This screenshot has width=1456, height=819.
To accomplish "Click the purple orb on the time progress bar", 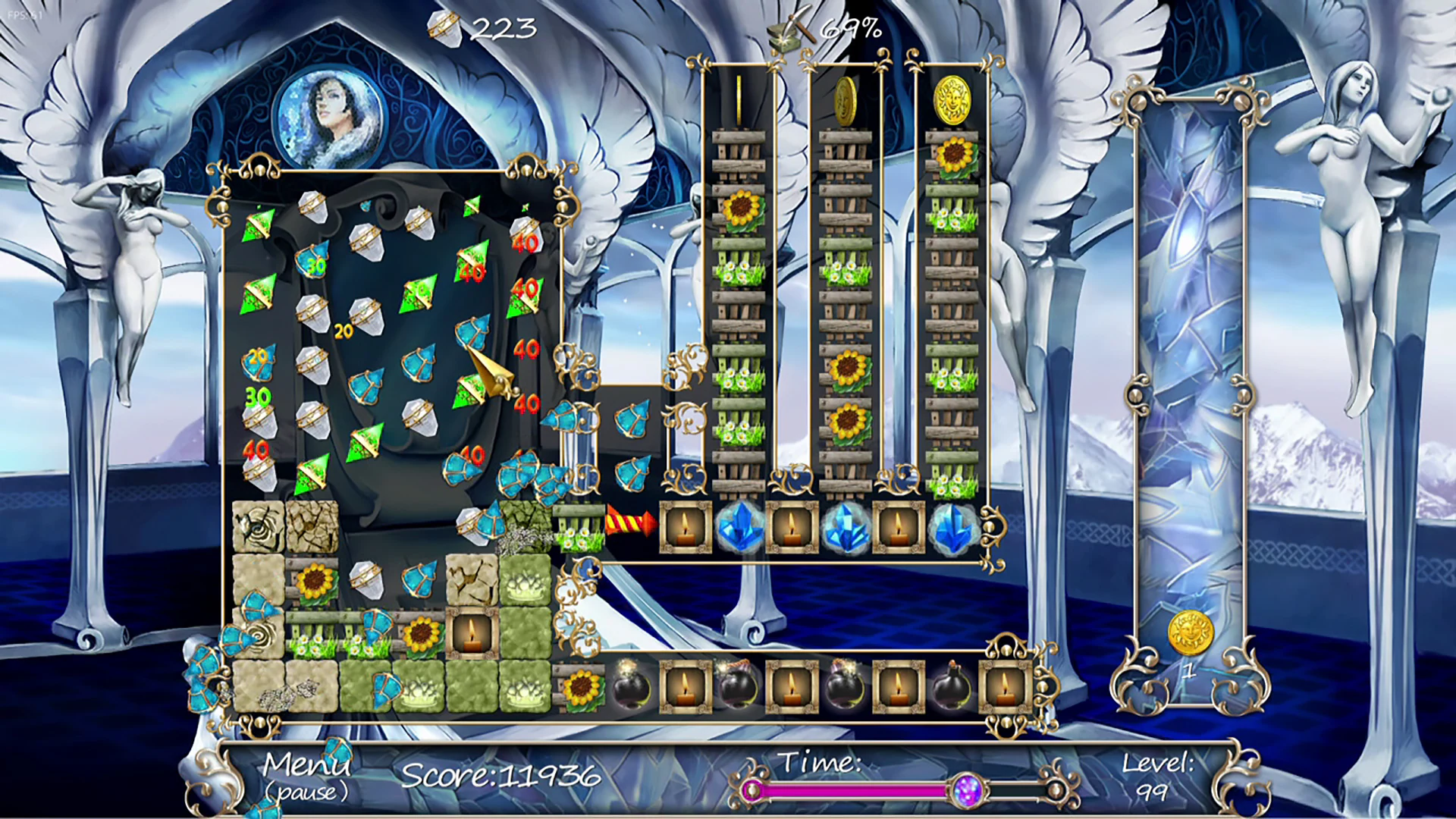I will click(968, 791).
